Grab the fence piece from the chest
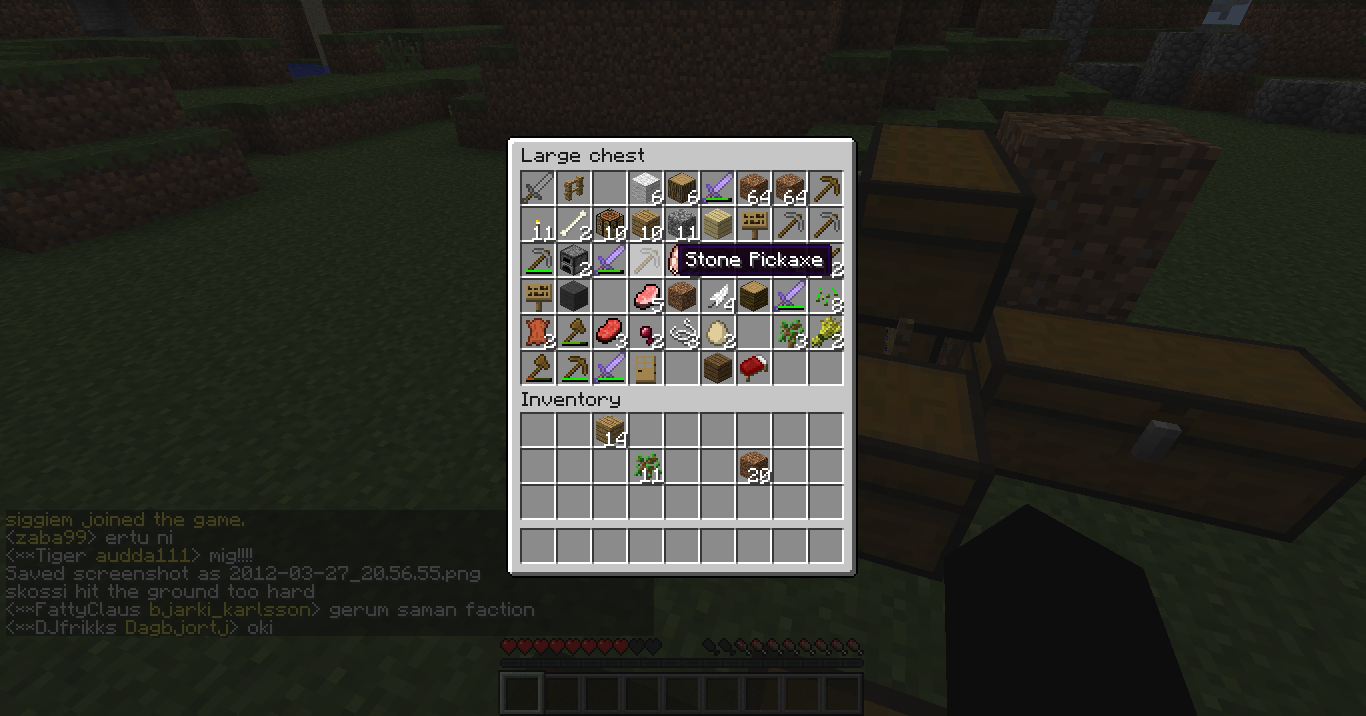Screen dimensions: 1366x716 [x=573, y=189]
